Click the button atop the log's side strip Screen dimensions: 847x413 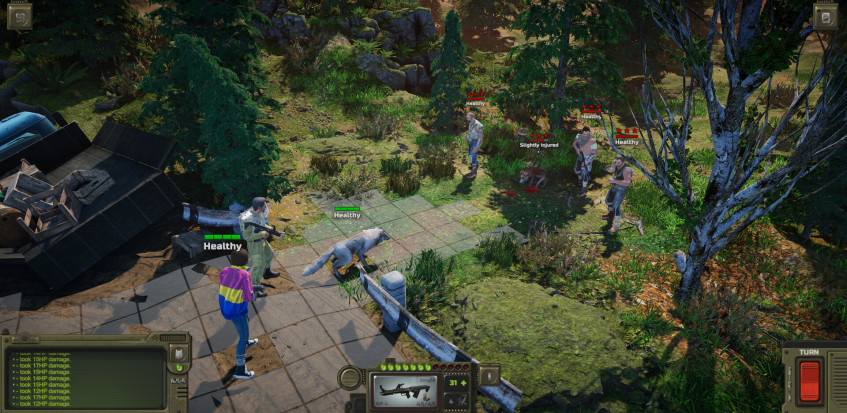pyautogui.click(x=179, y=354)
